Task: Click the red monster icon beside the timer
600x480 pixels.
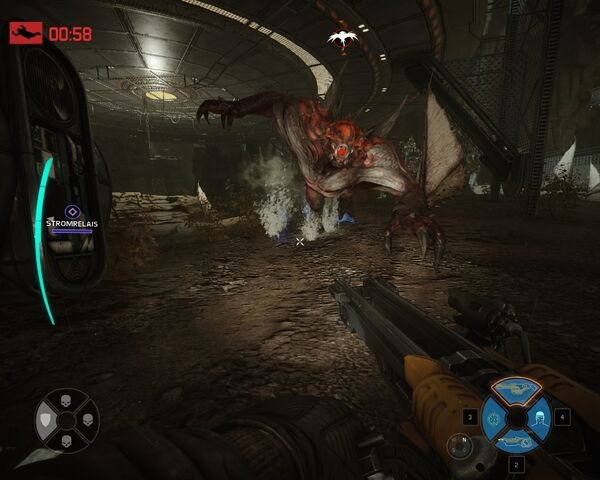Action: click(24, 33)
